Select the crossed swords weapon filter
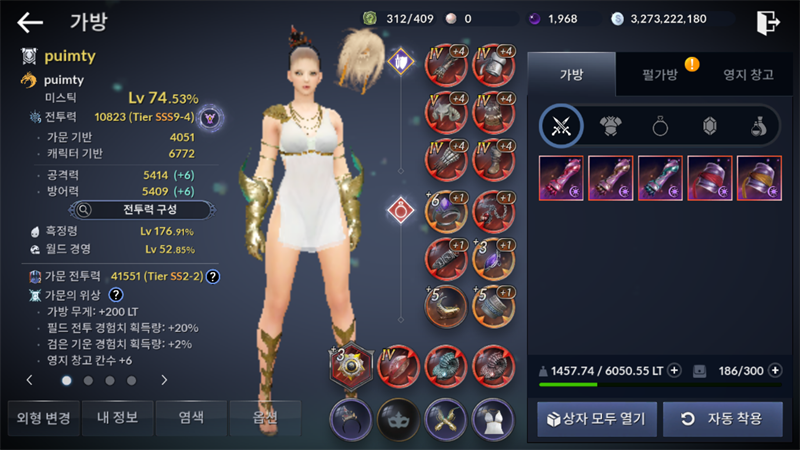 click(x=561, y=125)
